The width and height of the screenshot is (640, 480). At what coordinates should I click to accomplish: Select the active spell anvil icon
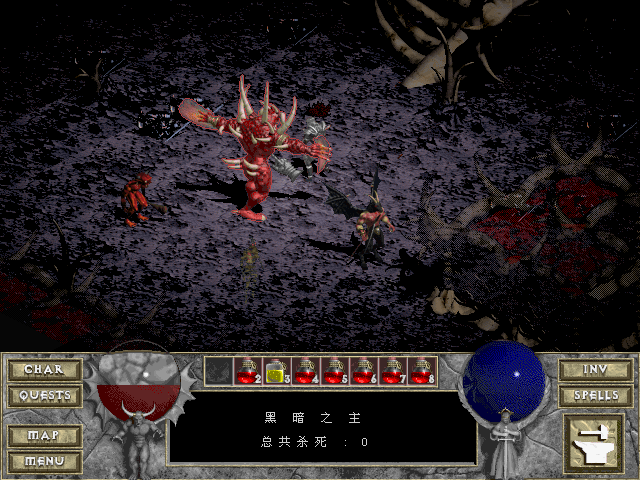594,443
